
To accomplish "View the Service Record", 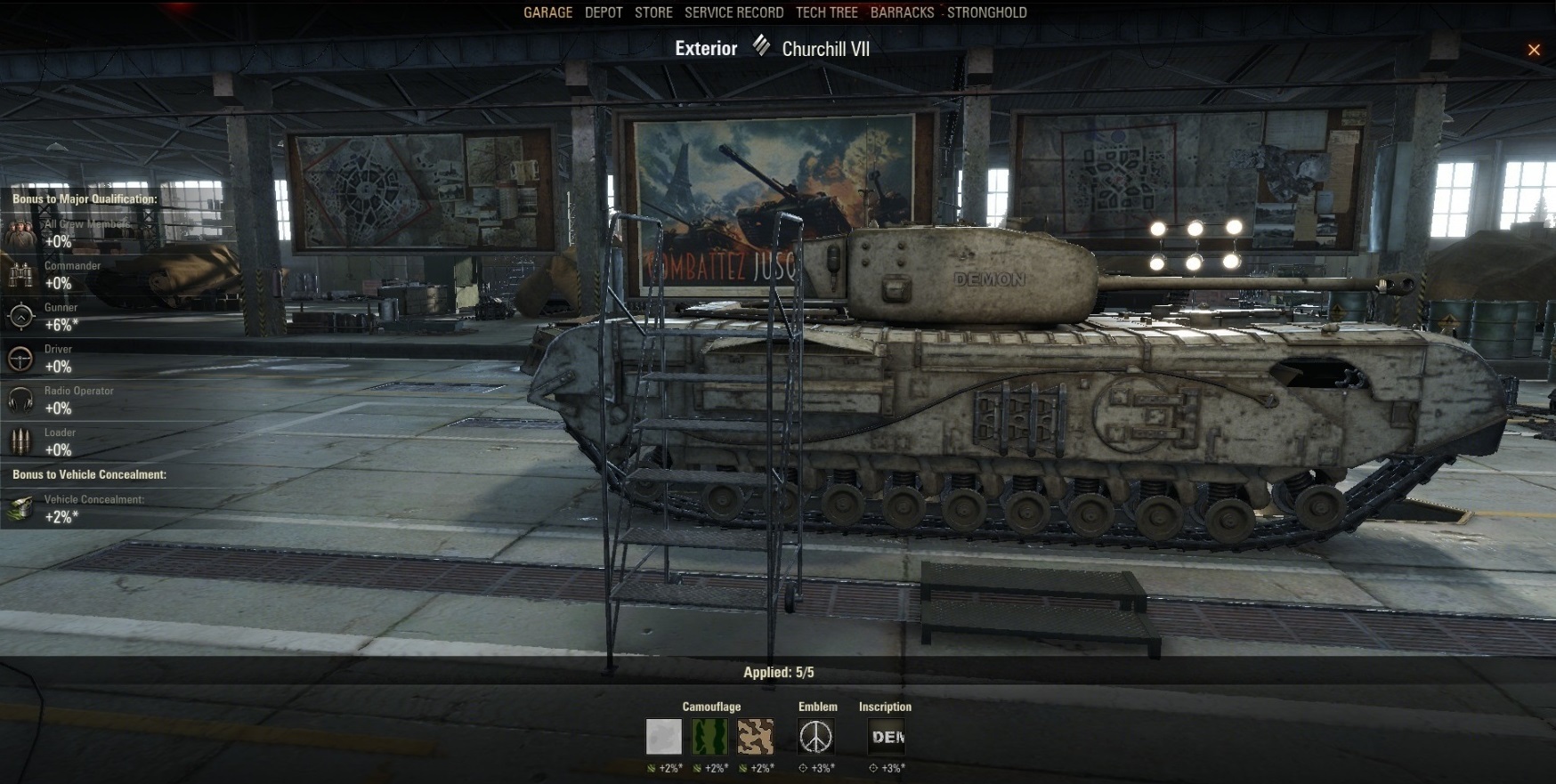I will pos(733,12).
